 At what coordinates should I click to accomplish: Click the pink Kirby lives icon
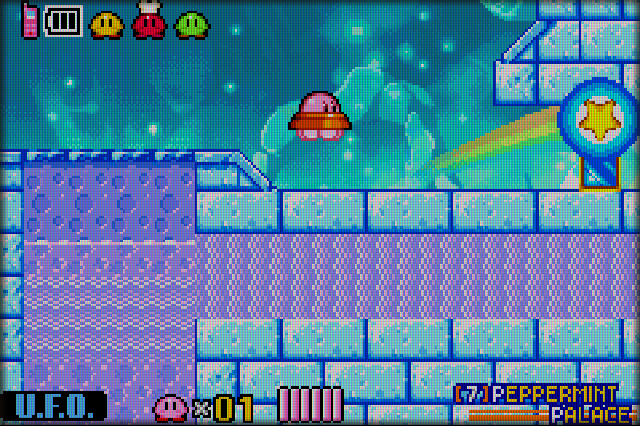point(170,407)
